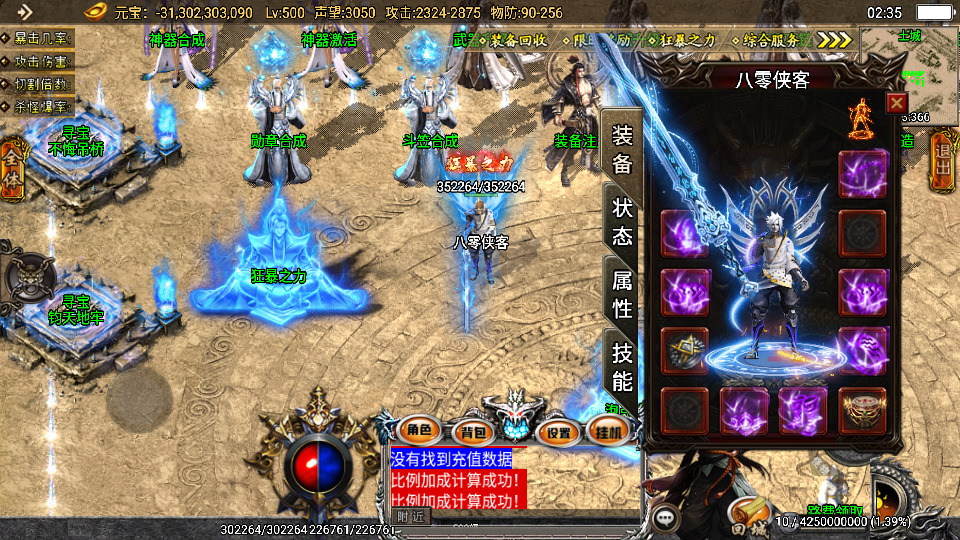Open the 狂暴之力 top menu entry

click(x=688, y=40)
